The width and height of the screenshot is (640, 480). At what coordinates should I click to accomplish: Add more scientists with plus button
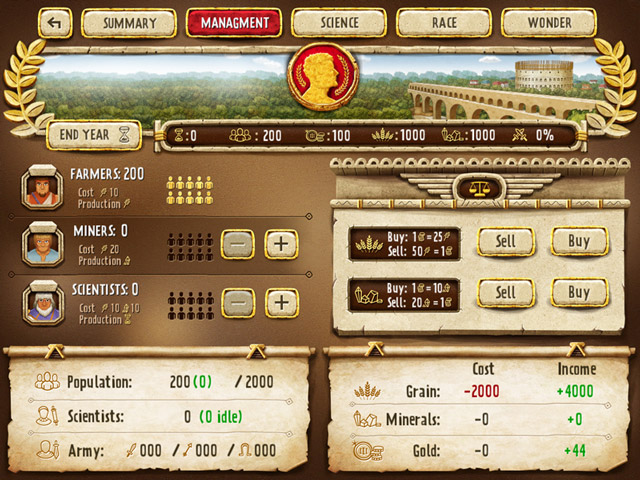[282, 302]
